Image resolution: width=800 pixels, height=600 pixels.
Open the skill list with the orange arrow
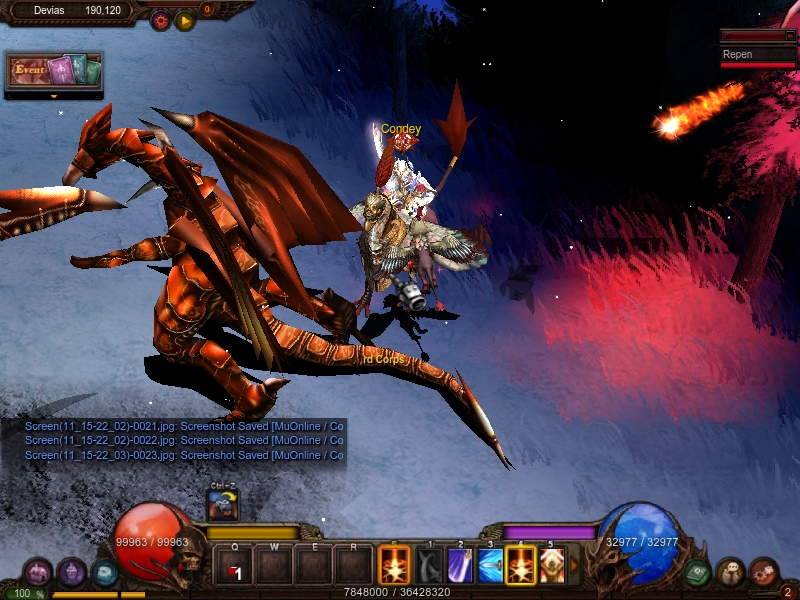pyautogui.click(x=573, y=566)
